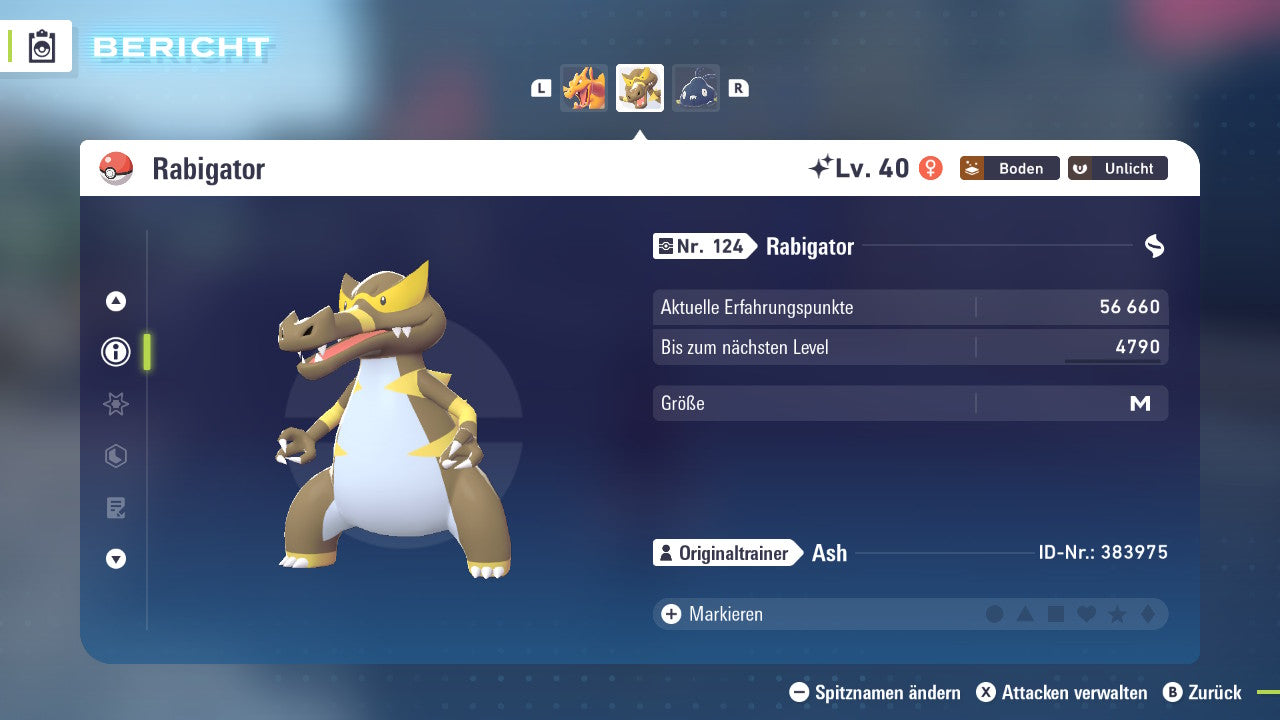Select the Krookodile party thumbnail
Screen dimensions: 1280x720
[x=640, y=88]
